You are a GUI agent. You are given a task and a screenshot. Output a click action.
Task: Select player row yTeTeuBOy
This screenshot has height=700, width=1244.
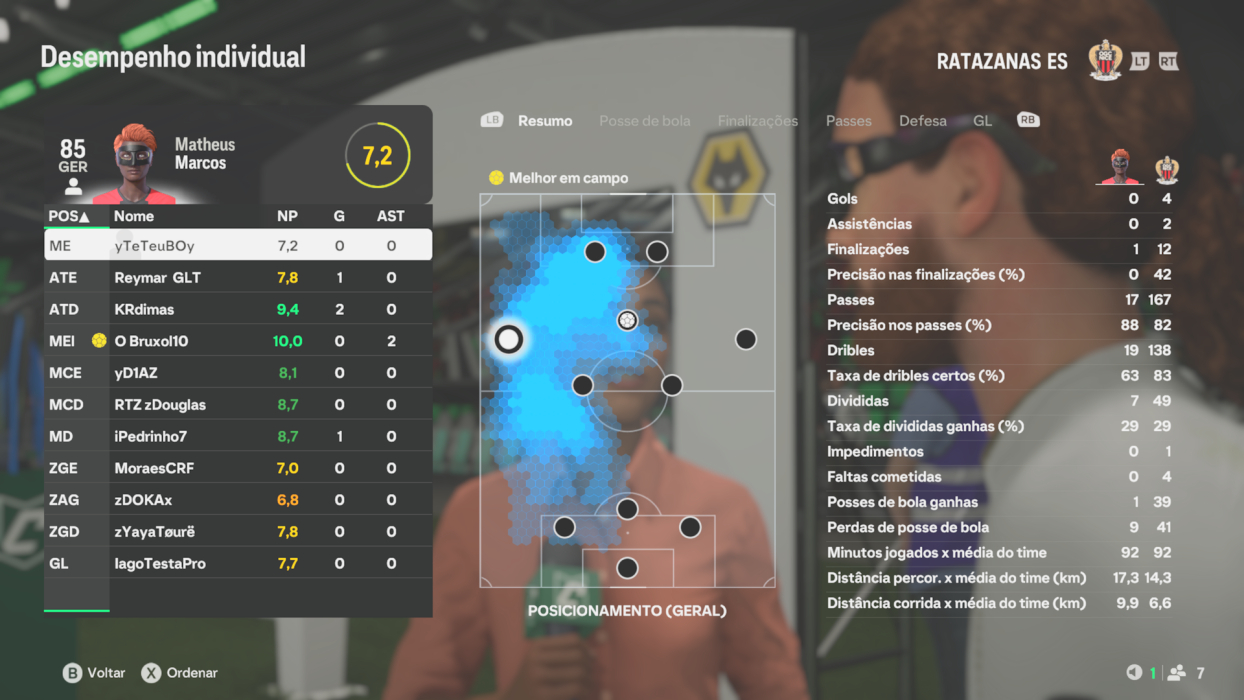pos(238,245)
